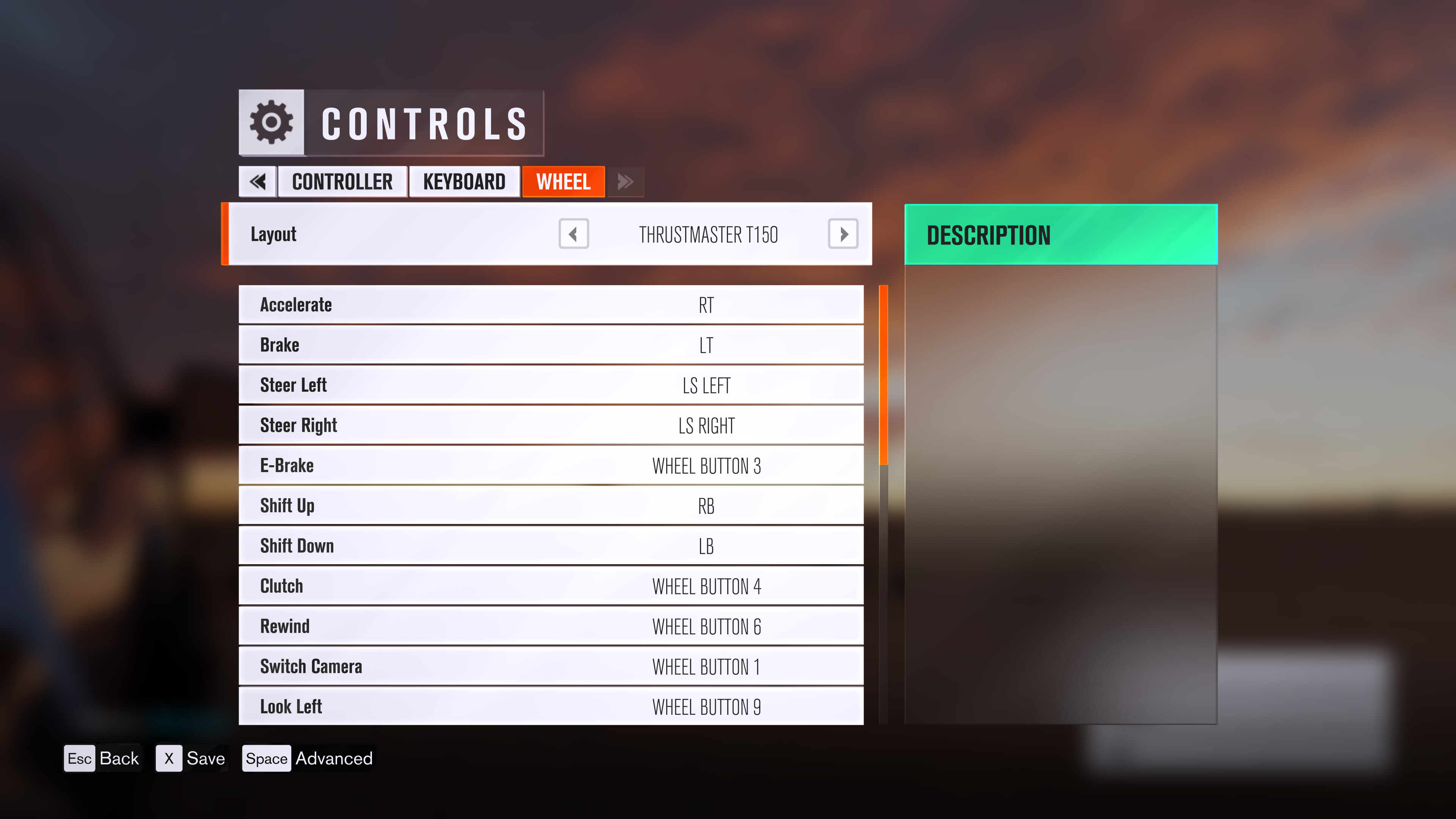The width and height of the screenshot is (1456, 819).
Task: Switch to the KEYBOARD tab
Action: coord(464,182)
